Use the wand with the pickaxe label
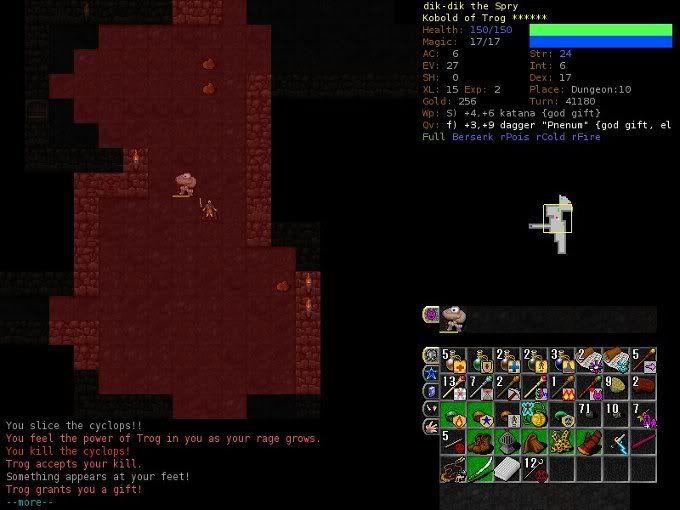This screenshot has height=510, width=680. 507,388
